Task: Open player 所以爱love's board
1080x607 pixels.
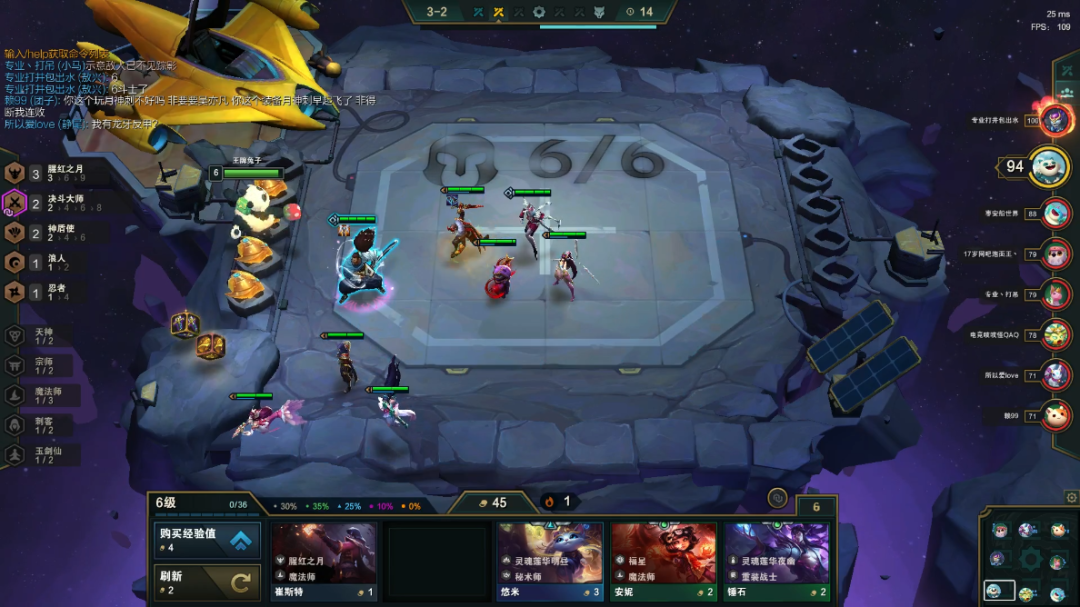Action: (x=1055, y=375)
